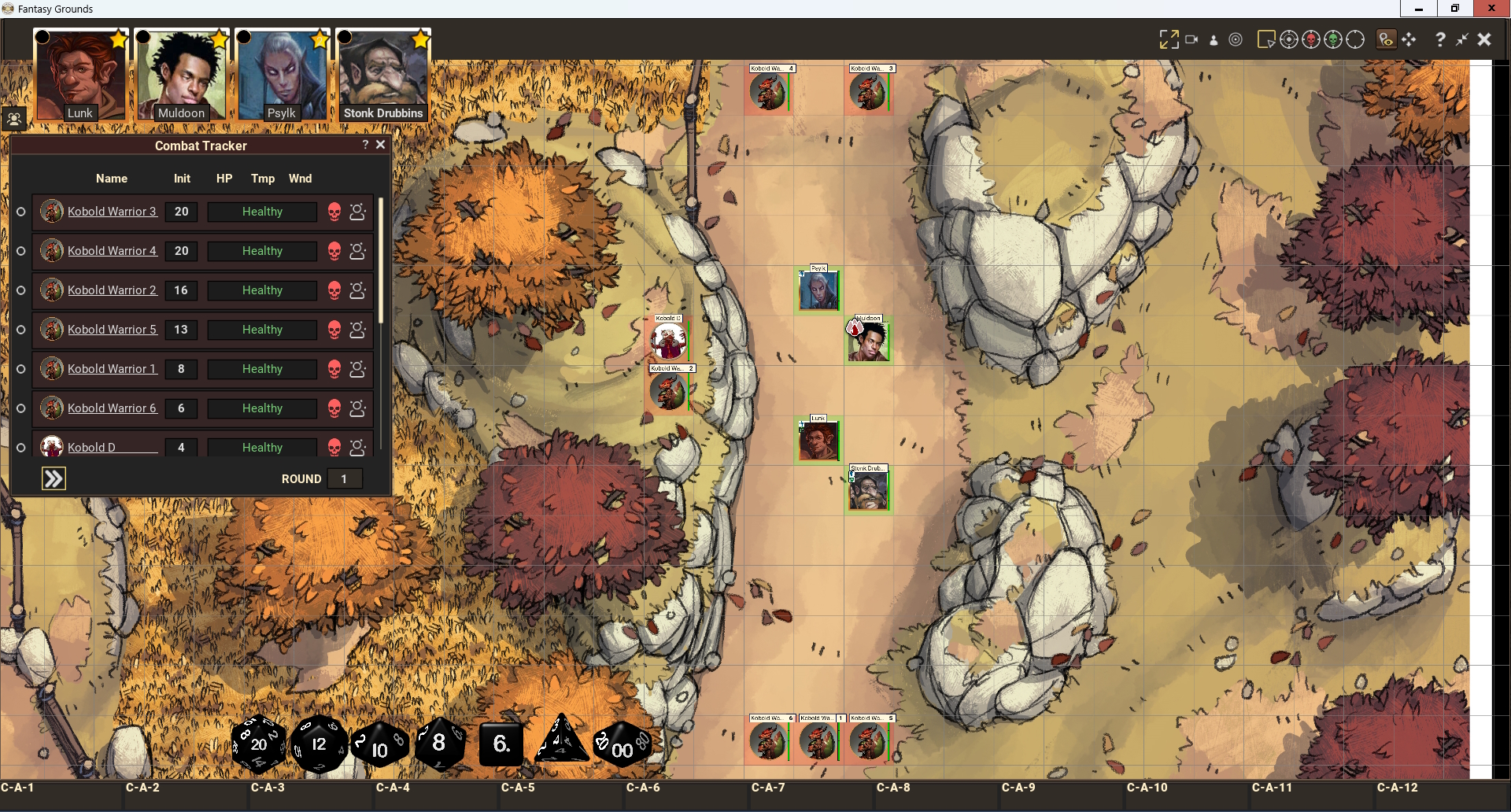Image resolution: width=1511 pixels, height=812 pixels.
Task: Toggle the yellow fullscreen map expand icon
Action: (x=1169, y=39)
